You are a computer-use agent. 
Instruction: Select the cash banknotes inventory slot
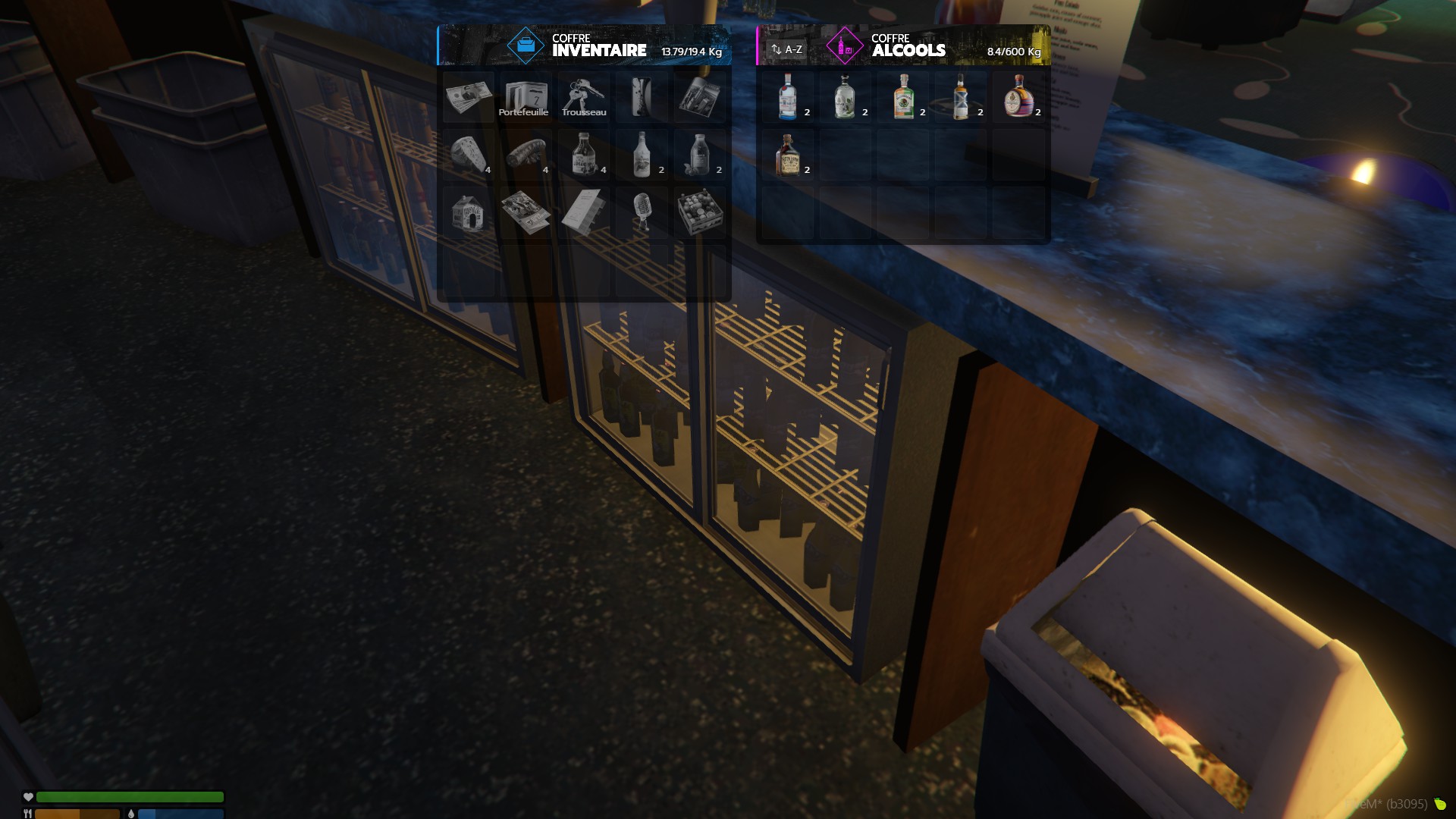click(x=469, y=96)
